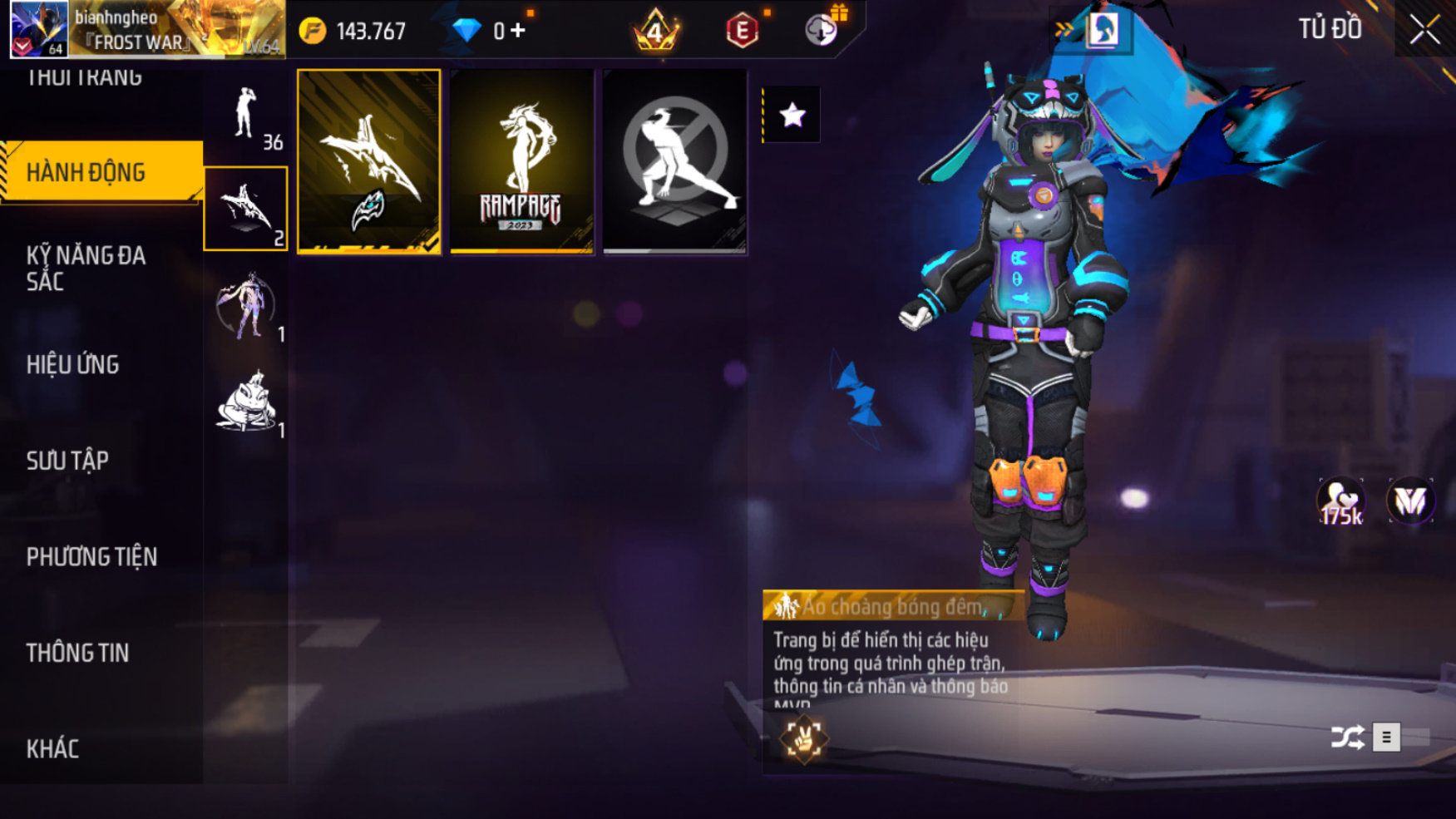Select the Rampage 2023 item tile
1456x819 pixels.
click(x=521, y=162)
